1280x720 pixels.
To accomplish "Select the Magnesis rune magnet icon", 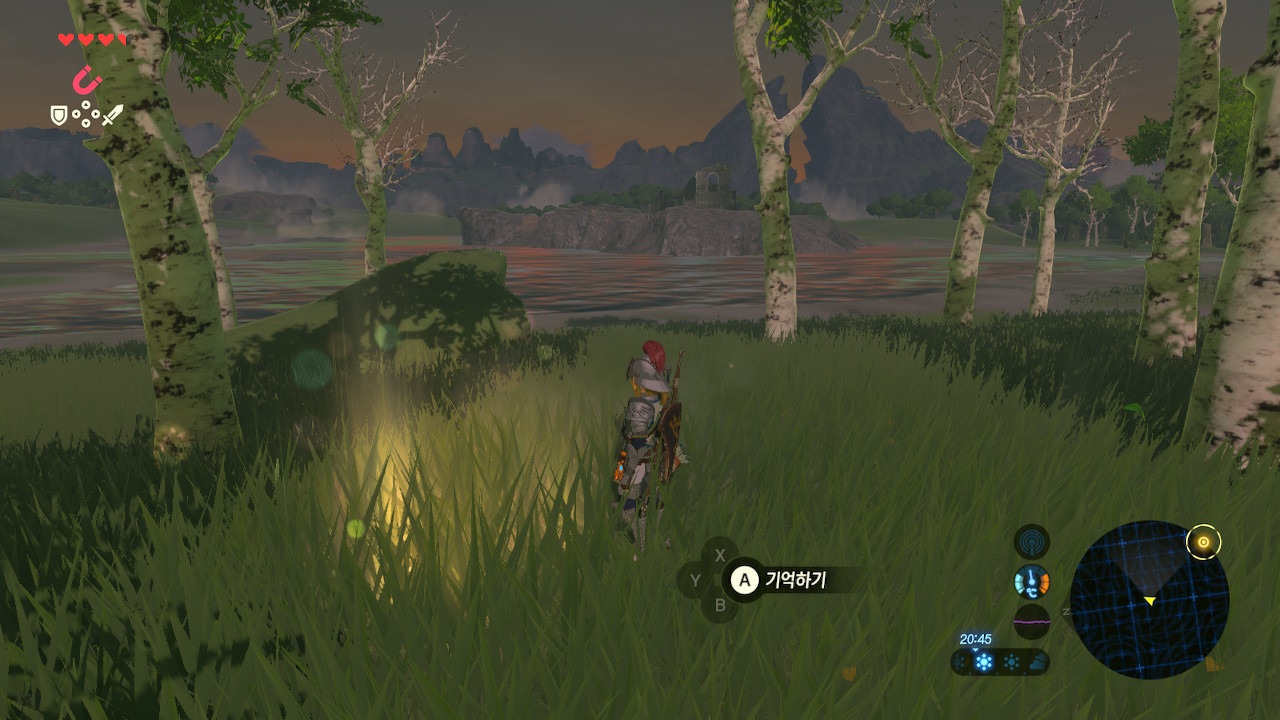I will tap(87, 79).
